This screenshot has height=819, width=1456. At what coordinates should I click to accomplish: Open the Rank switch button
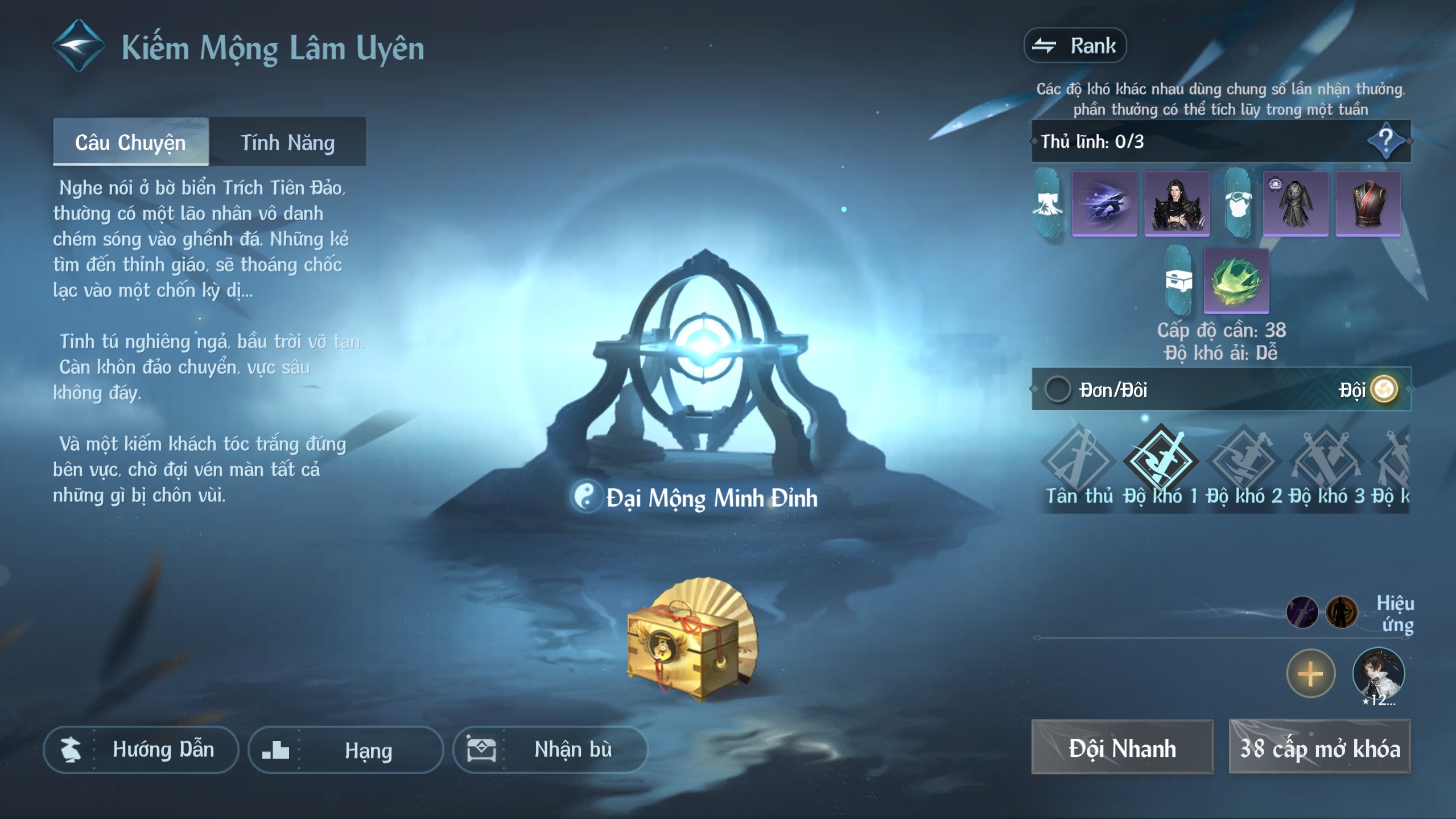point(1075,46)
